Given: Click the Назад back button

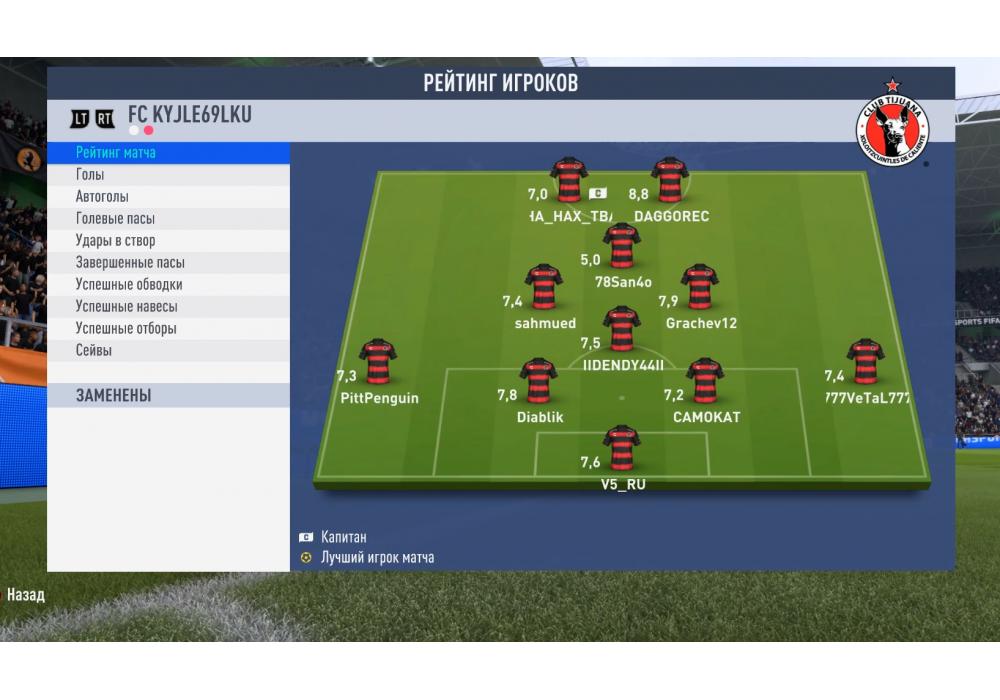Looking at the screenshot, I should click(x=26, y=595).
